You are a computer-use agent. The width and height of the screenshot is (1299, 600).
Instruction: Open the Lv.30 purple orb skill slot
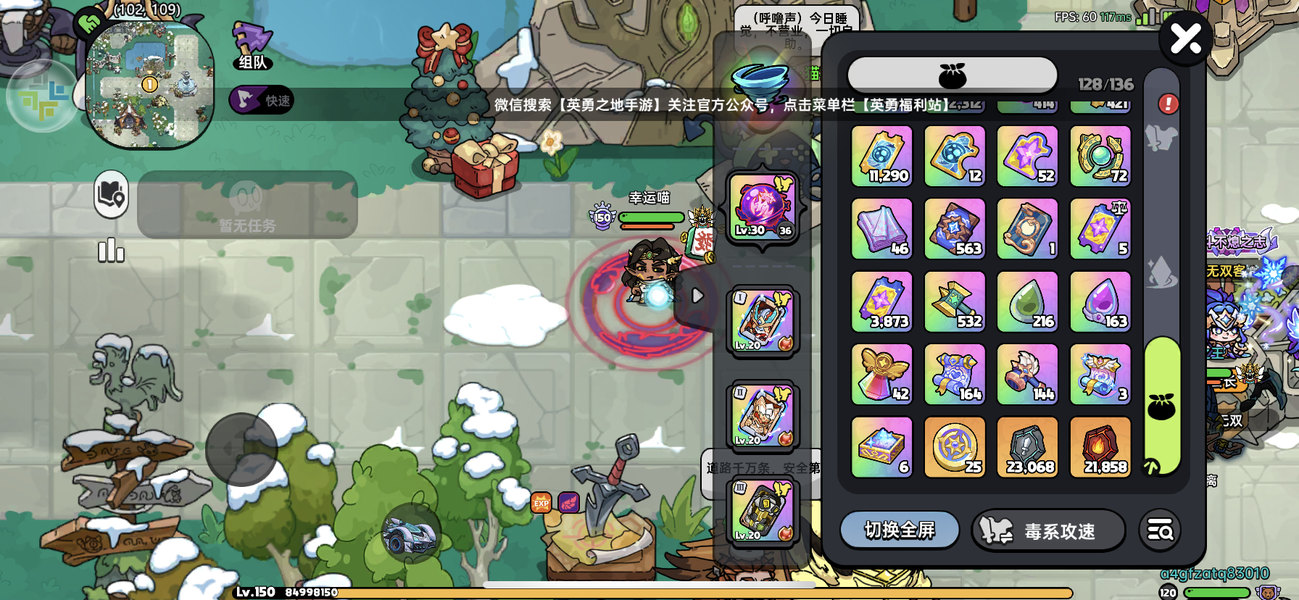click(763, 208)
